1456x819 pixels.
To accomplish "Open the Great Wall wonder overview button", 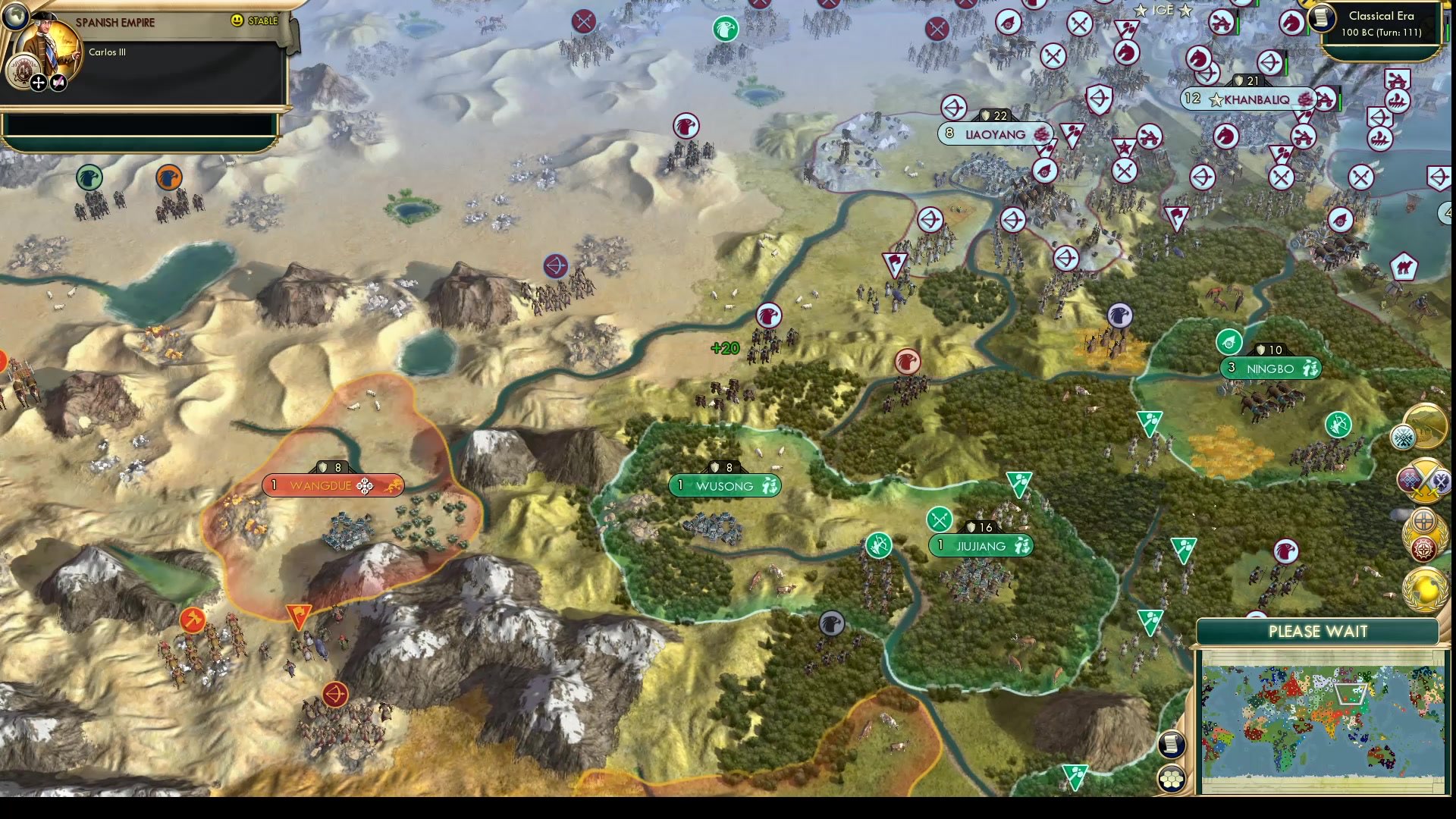I will pyautogui.click(x=1426, y=426).
